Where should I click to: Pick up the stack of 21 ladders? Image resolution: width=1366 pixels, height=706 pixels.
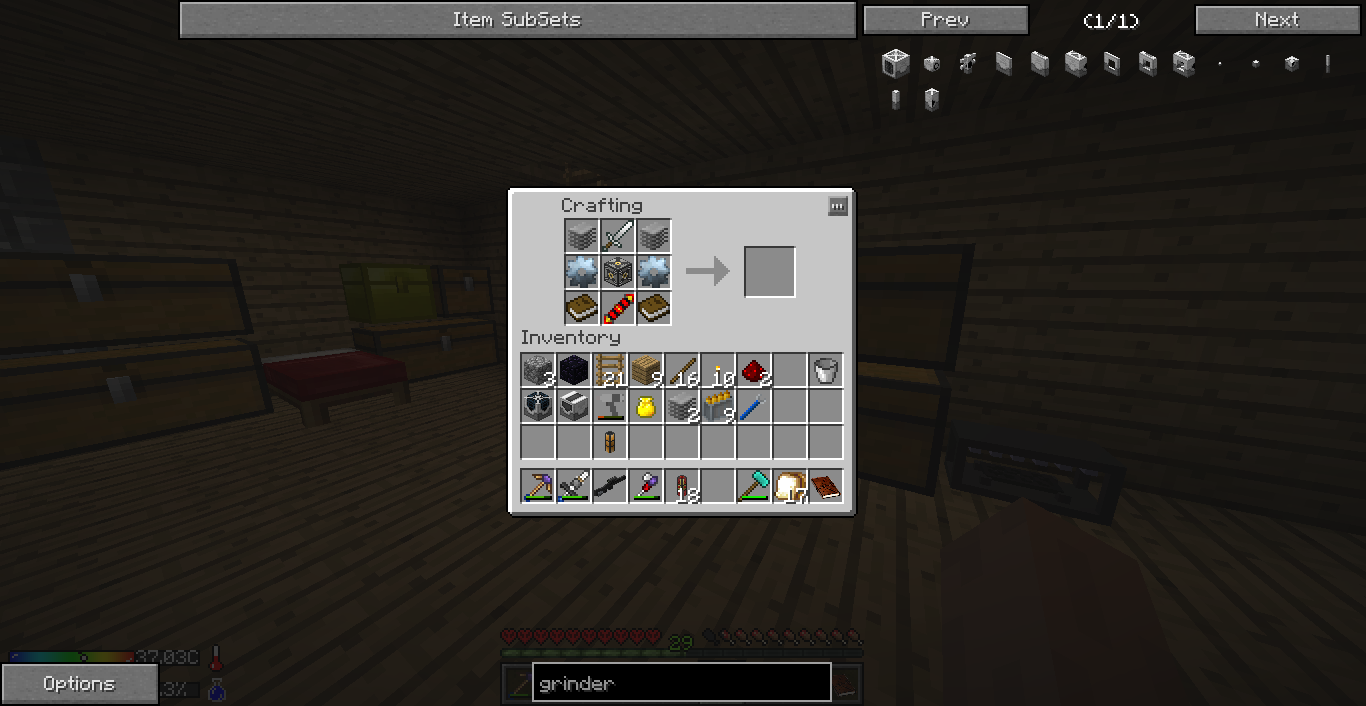[x=610, y=371]
